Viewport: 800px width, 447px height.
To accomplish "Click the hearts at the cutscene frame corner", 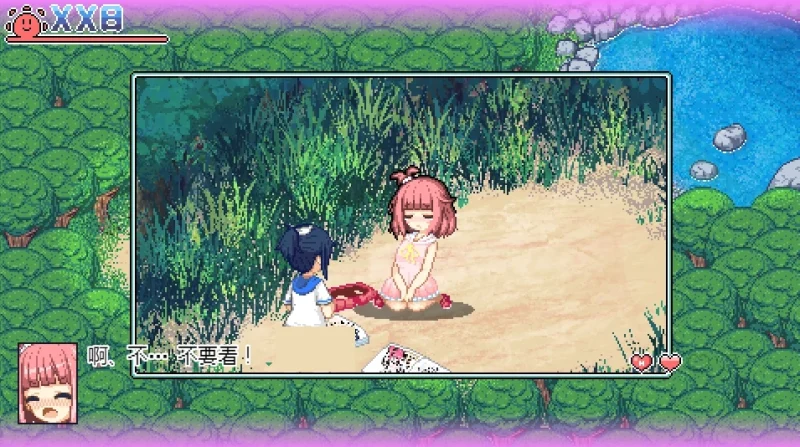I will click(x=655, y=362).
